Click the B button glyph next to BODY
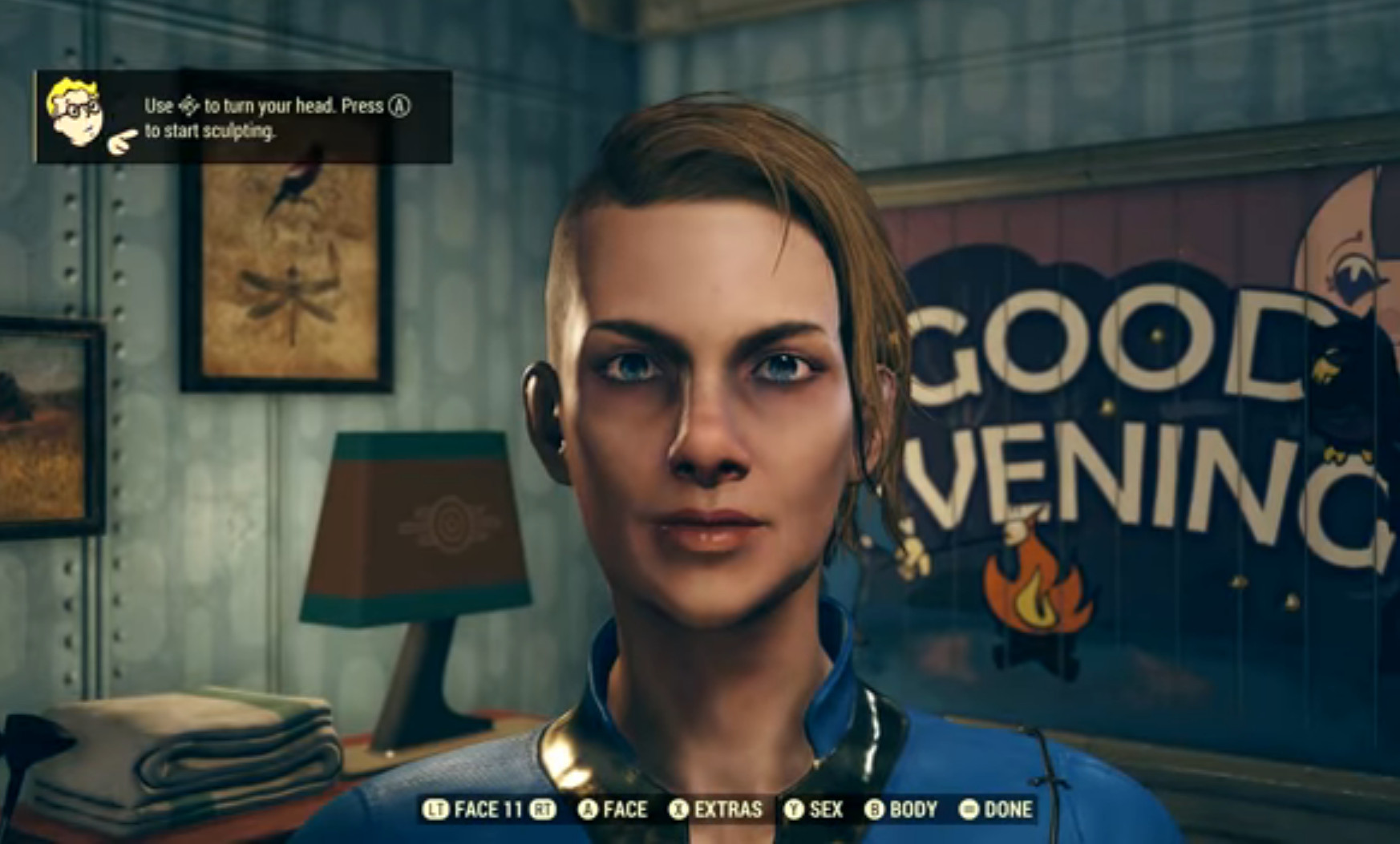This screenshot has width=1400, height=844. pyautogui.click(x=874, y=810)
